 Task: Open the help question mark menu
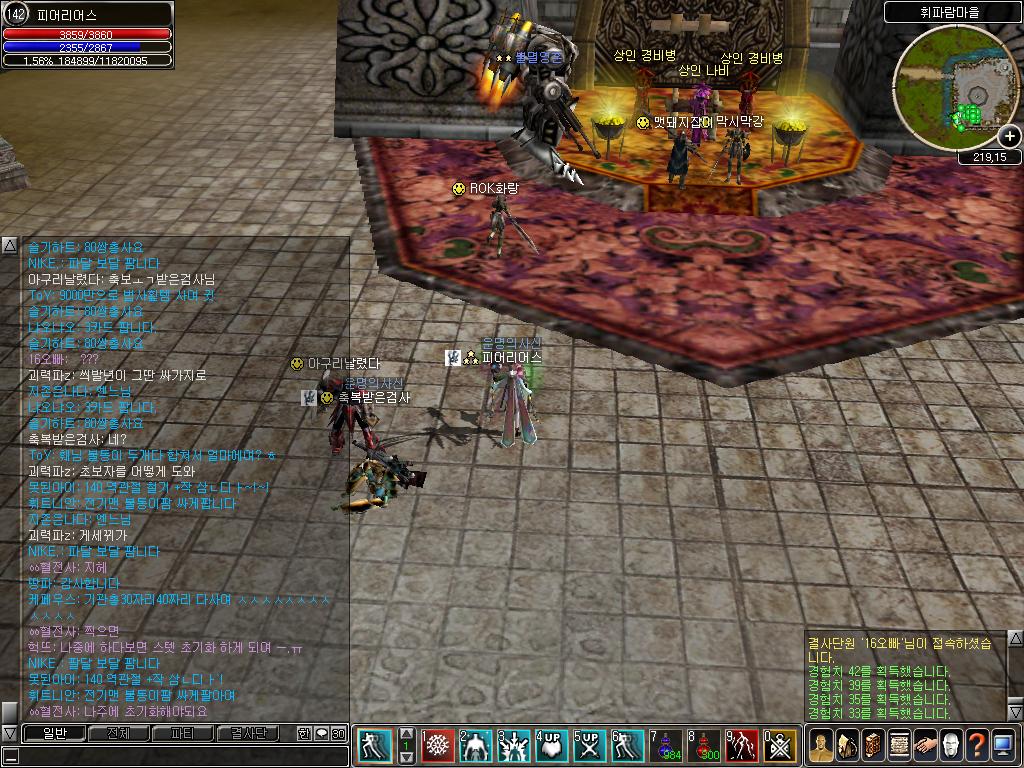(x=976, y=746)
